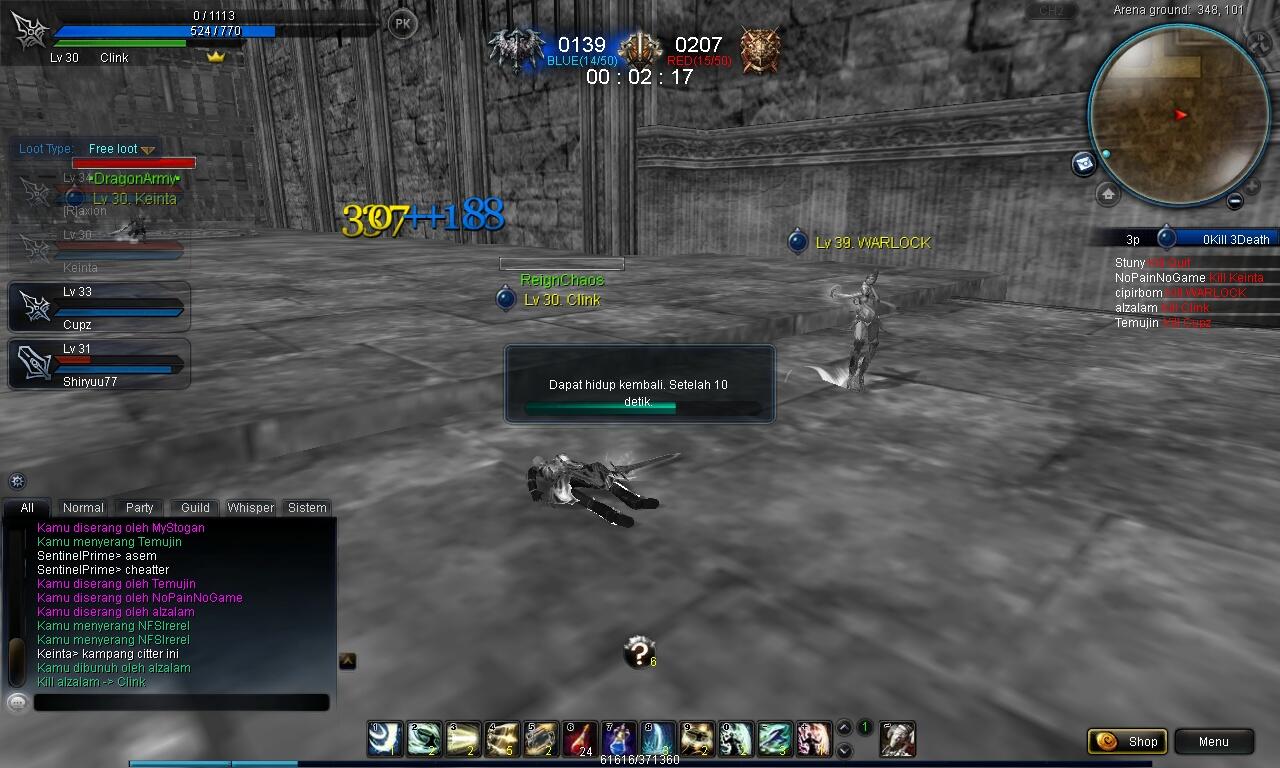Use the golden buff skill in hotbar slot 4
This screenshot has width=1280, height=768.
point(501,738)
